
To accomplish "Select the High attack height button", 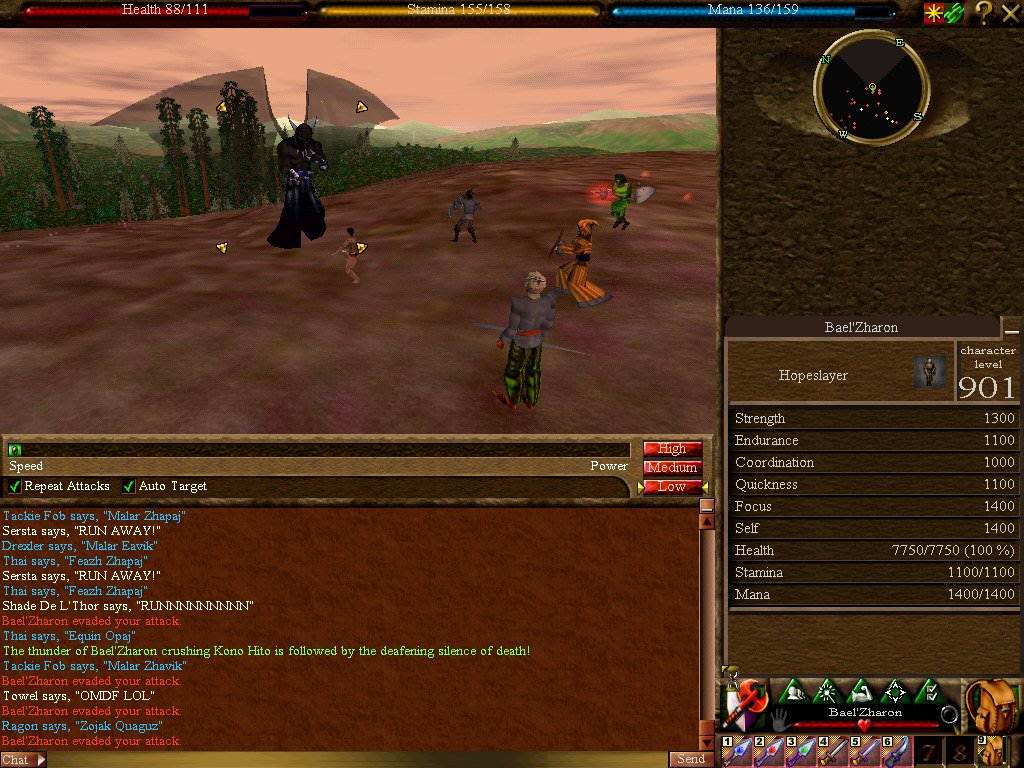I will click(672, 449).
